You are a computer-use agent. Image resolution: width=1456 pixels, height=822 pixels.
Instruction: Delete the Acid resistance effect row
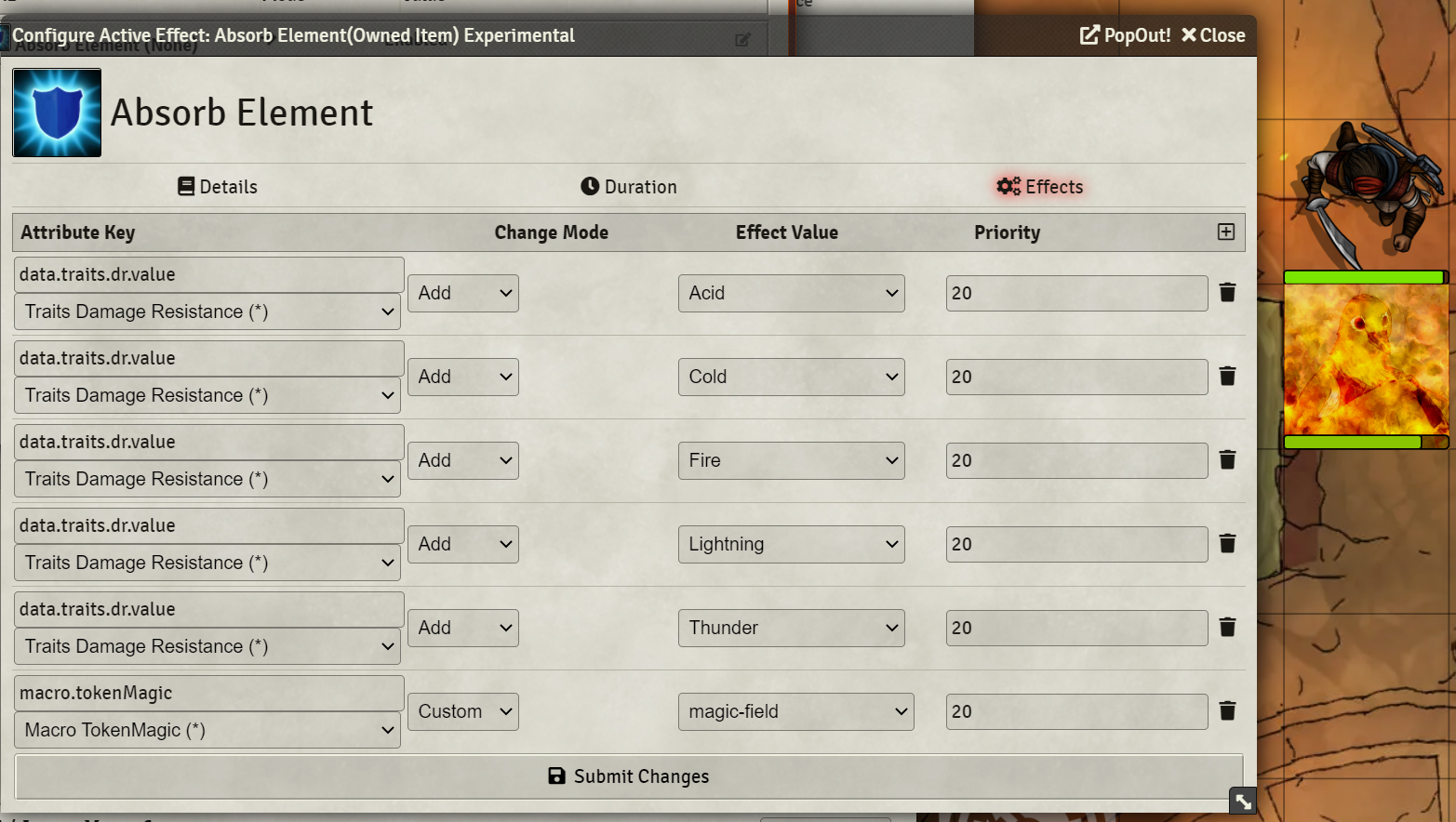1227,292
